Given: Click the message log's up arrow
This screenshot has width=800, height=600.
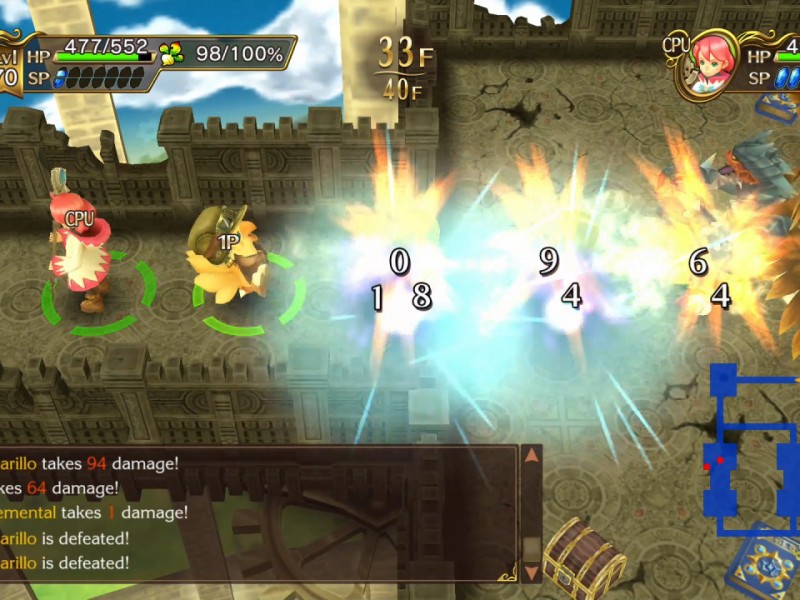Looking at the screenshot, I should pos(532,456).
